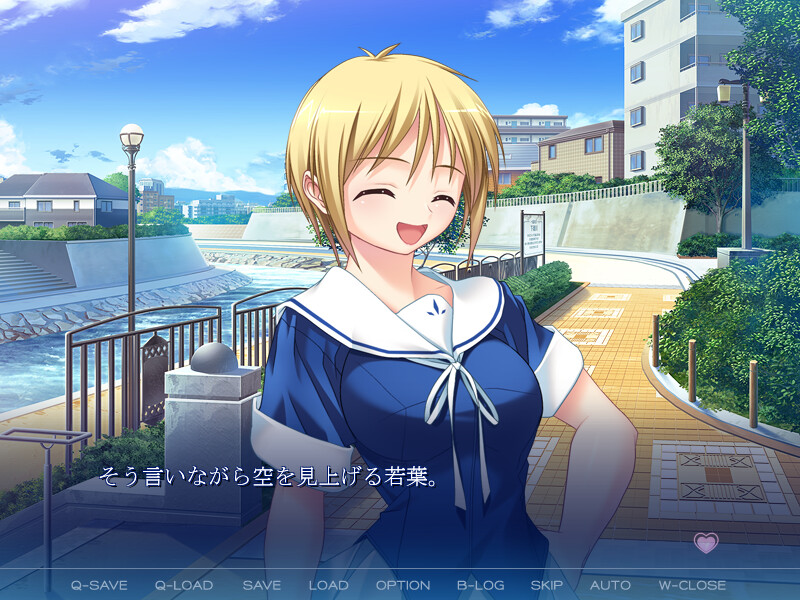Open the LOAD menu
The height and width of the screenshot is (600, 800).
coord(328,585)
